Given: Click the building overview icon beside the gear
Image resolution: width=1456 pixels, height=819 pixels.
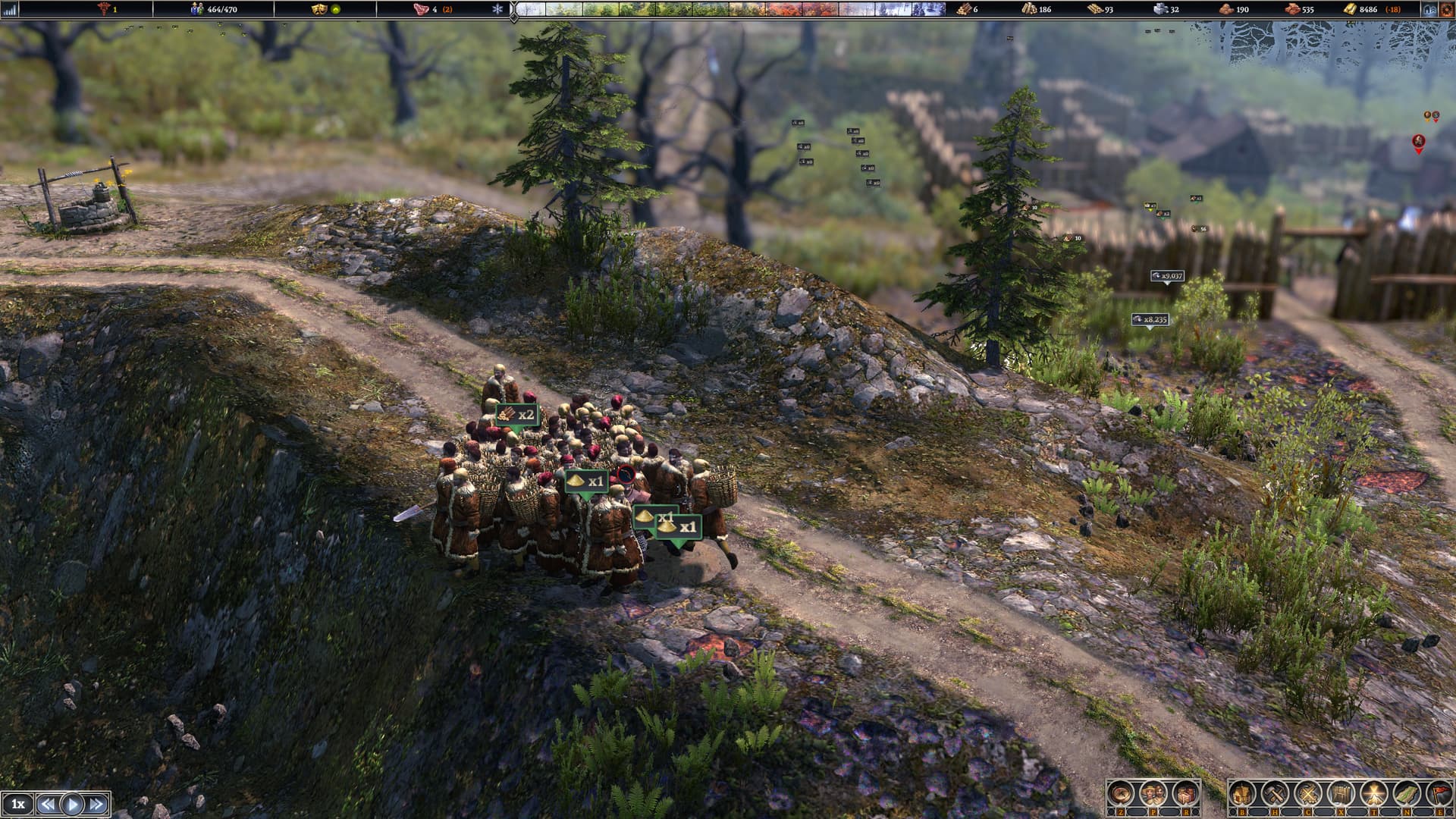Looking at the screenshot, I should [x=1429, y=9].
